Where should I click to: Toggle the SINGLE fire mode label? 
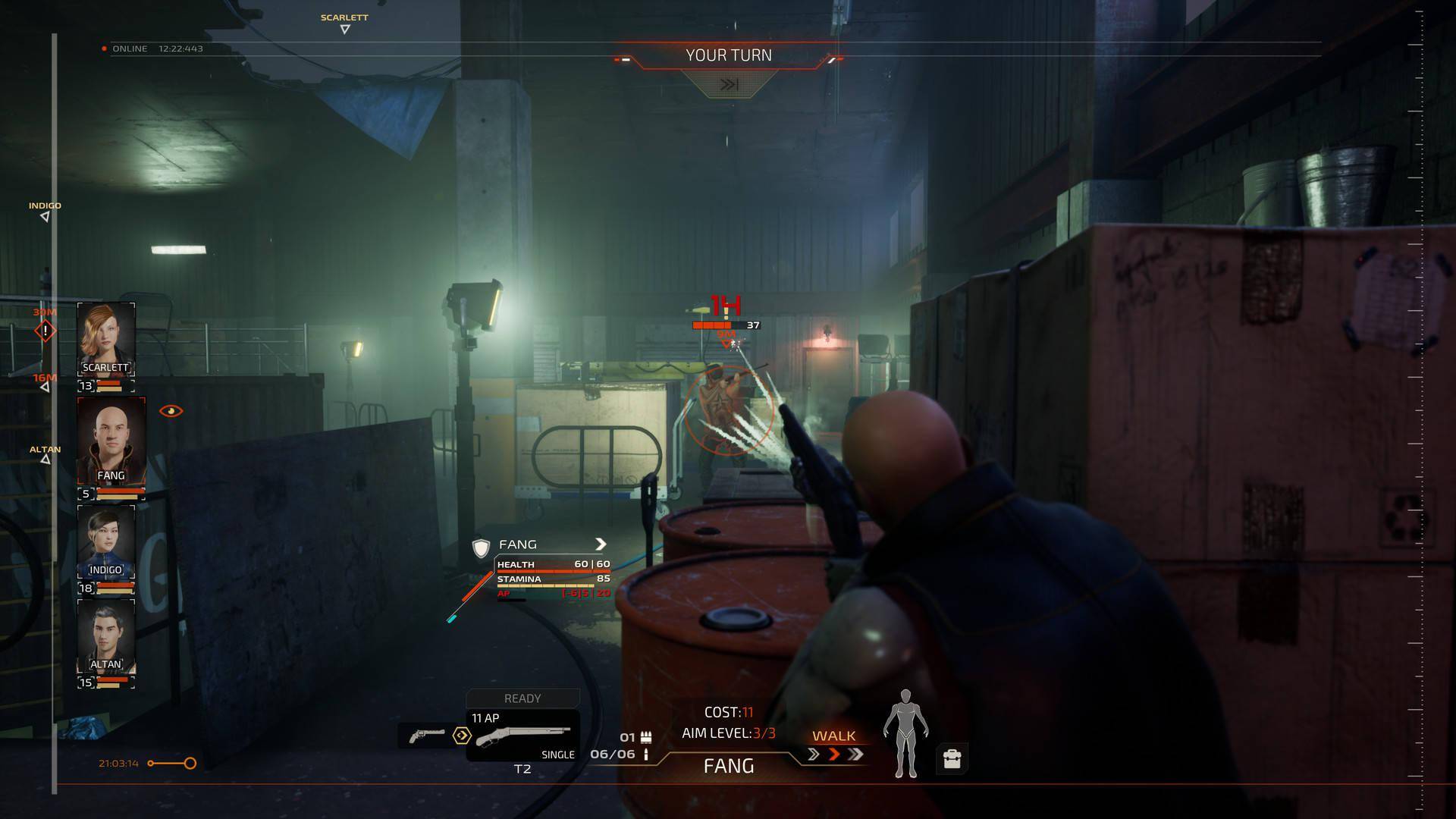pyautogui.click(x=558, y=755)
